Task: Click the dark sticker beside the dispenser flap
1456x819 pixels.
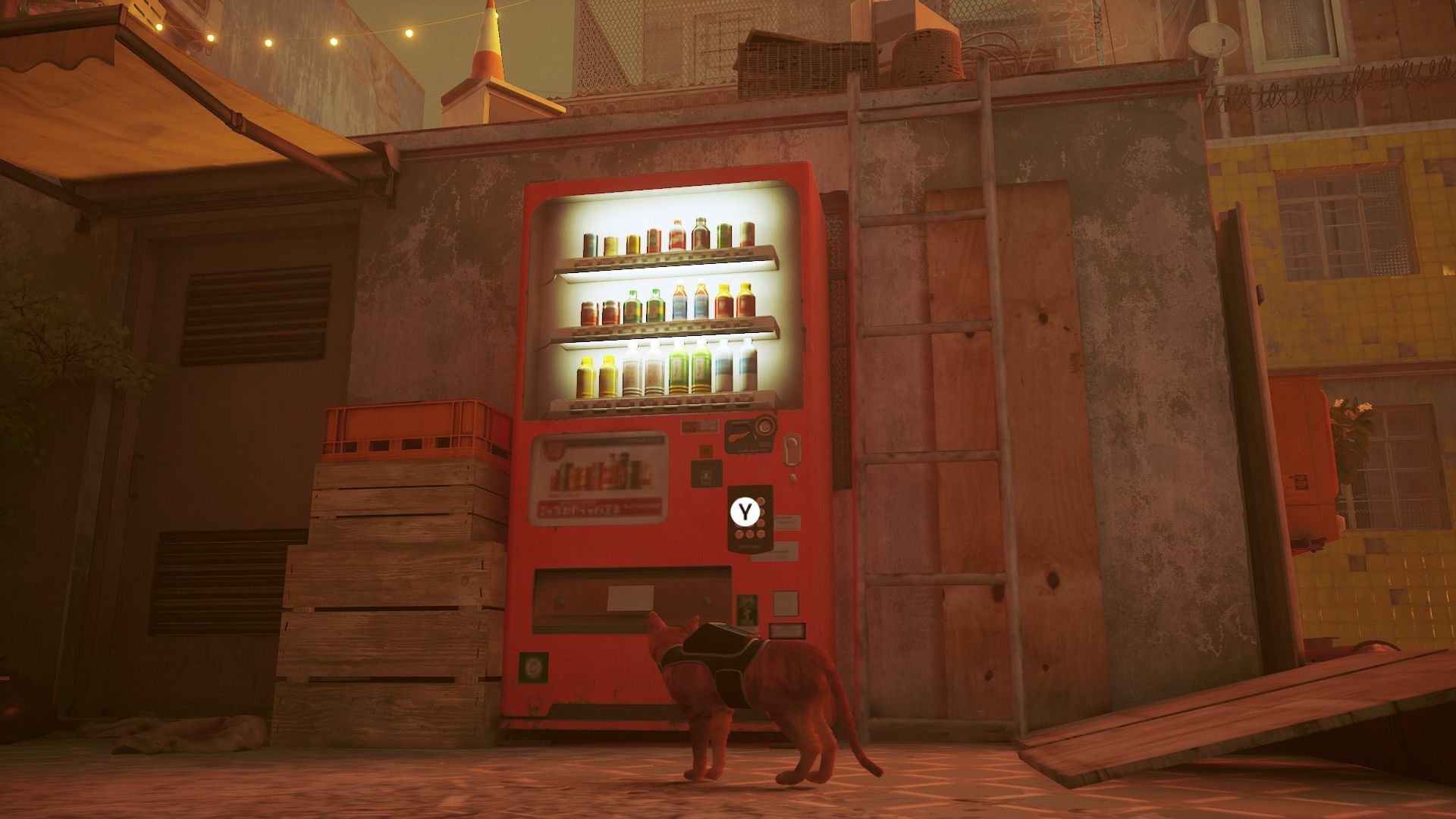Action: pyautogui.click(x=748, y=610)
